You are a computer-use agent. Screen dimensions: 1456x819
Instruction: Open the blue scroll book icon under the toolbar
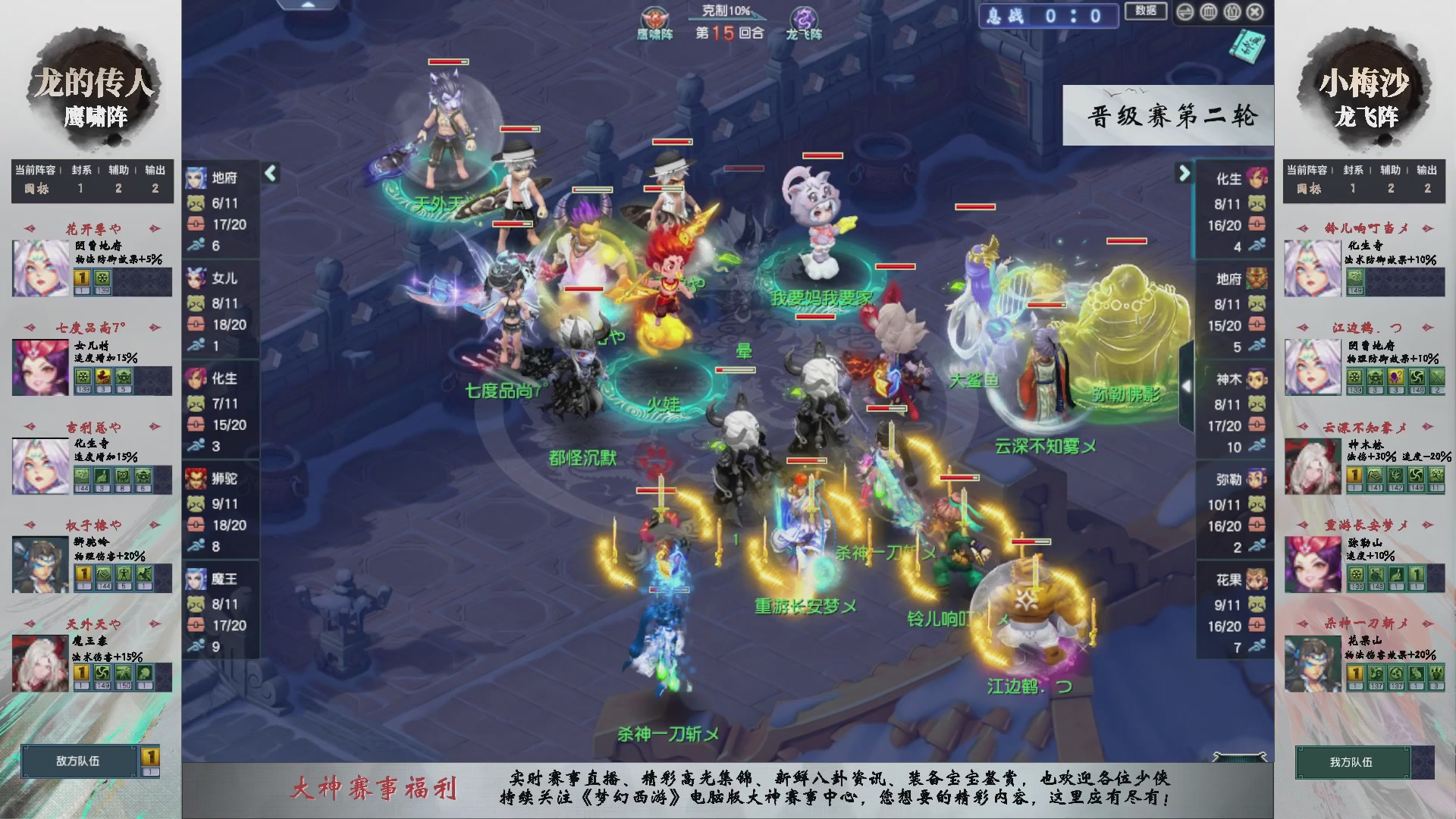1247,47
